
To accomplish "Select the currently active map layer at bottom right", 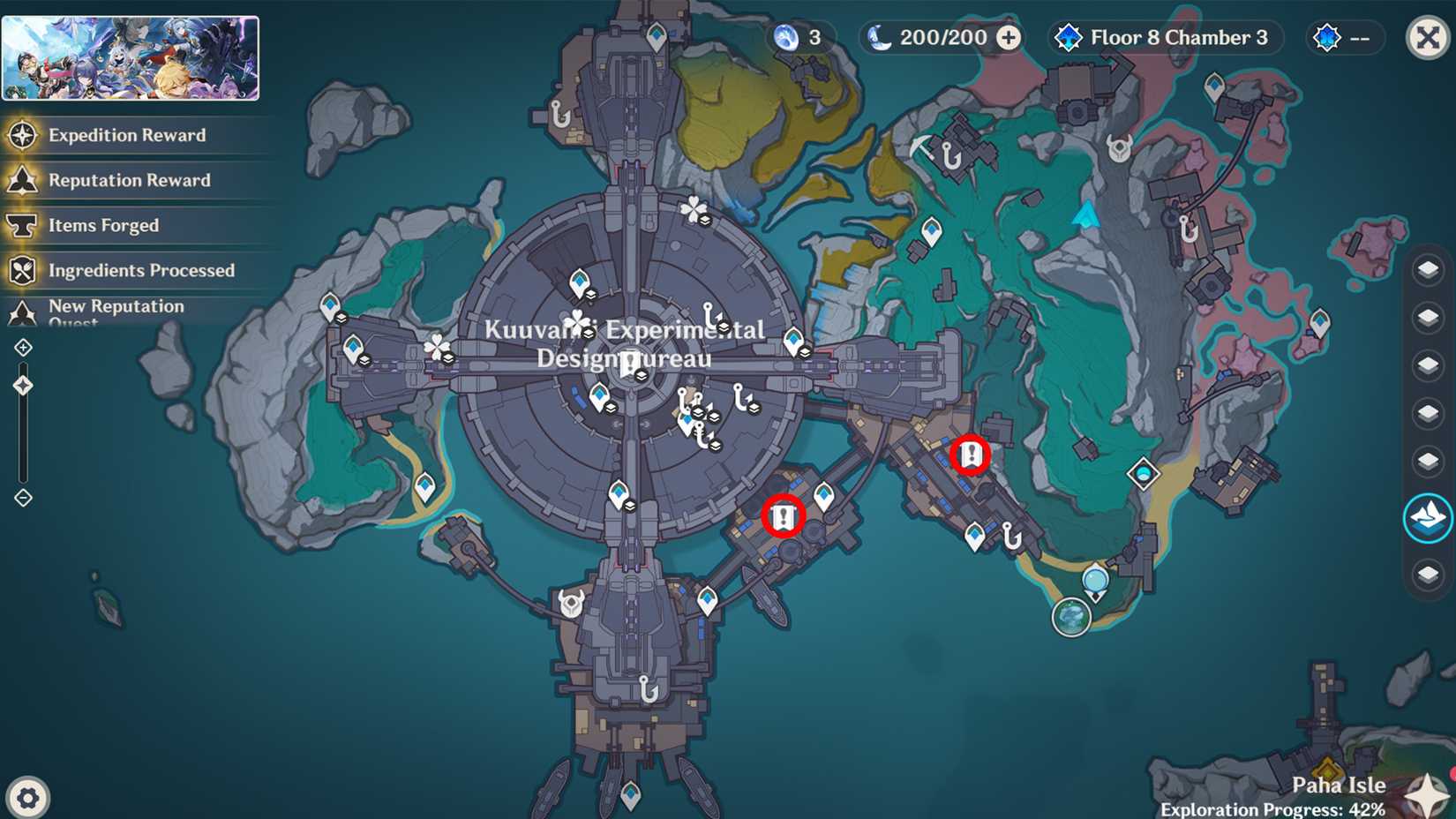I will (x=1426, y=519).
